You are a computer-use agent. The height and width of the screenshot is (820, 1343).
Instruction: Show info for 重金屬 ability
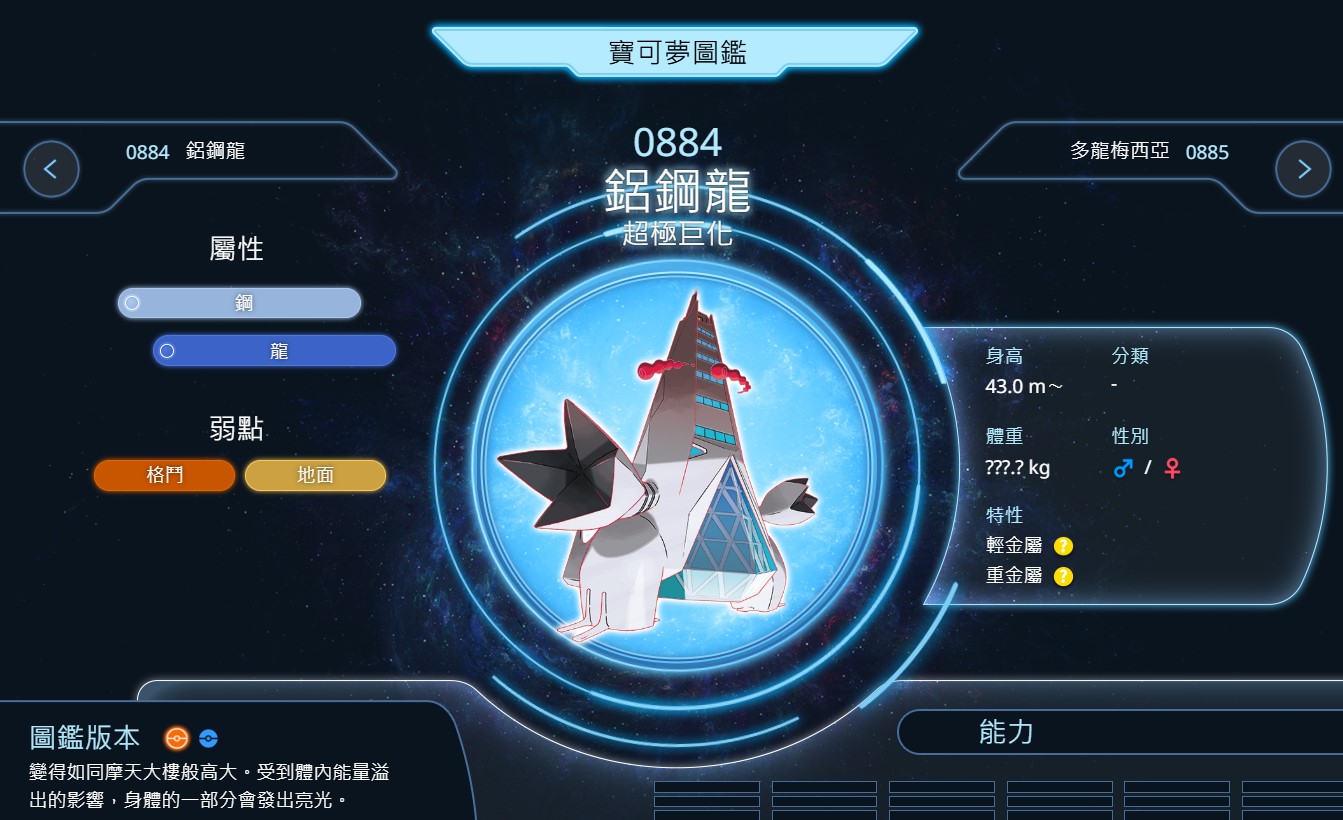coord(1063,576)
